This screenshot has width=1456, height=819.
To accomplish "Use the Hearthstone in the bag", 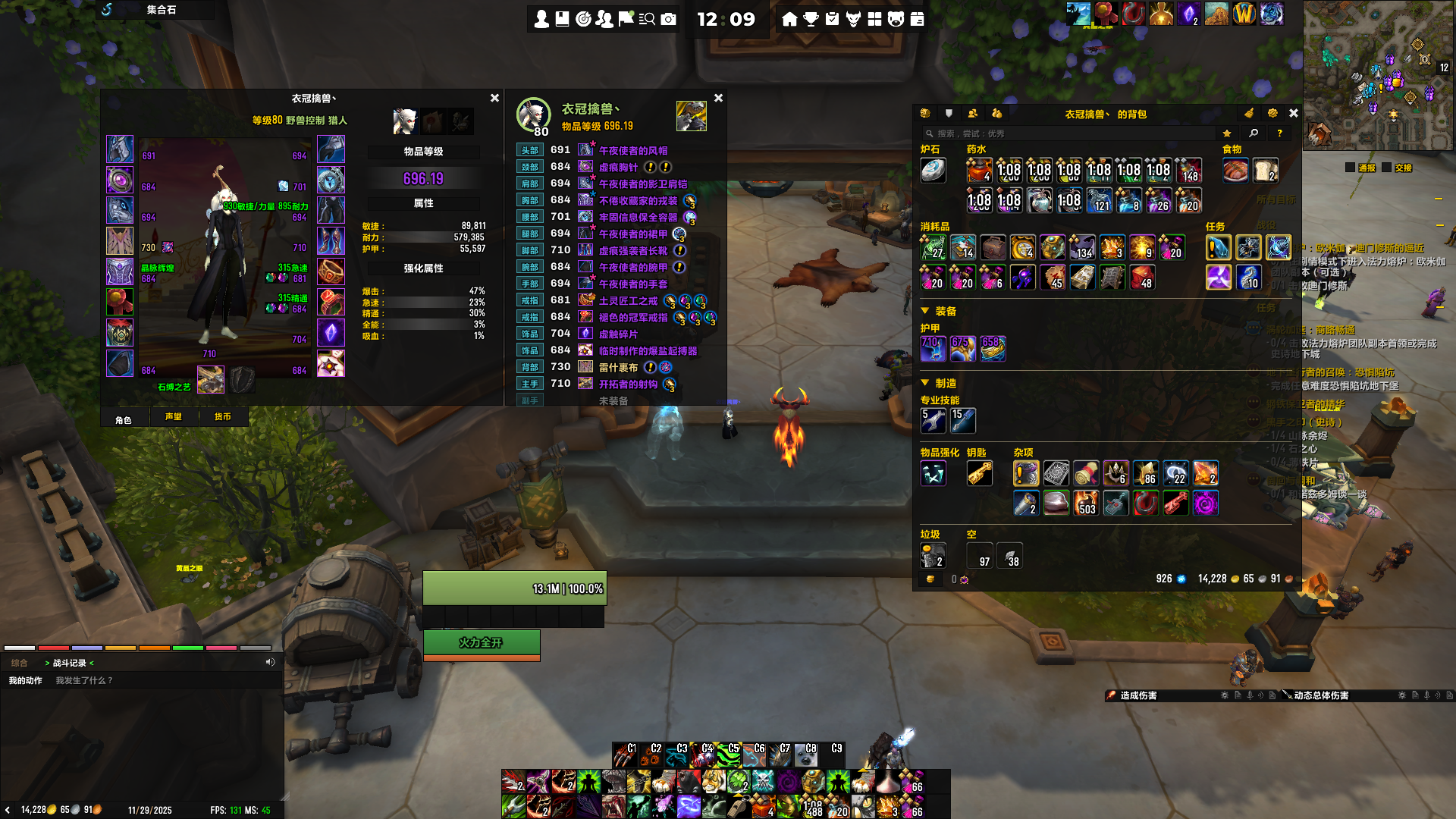I will 933,171.
